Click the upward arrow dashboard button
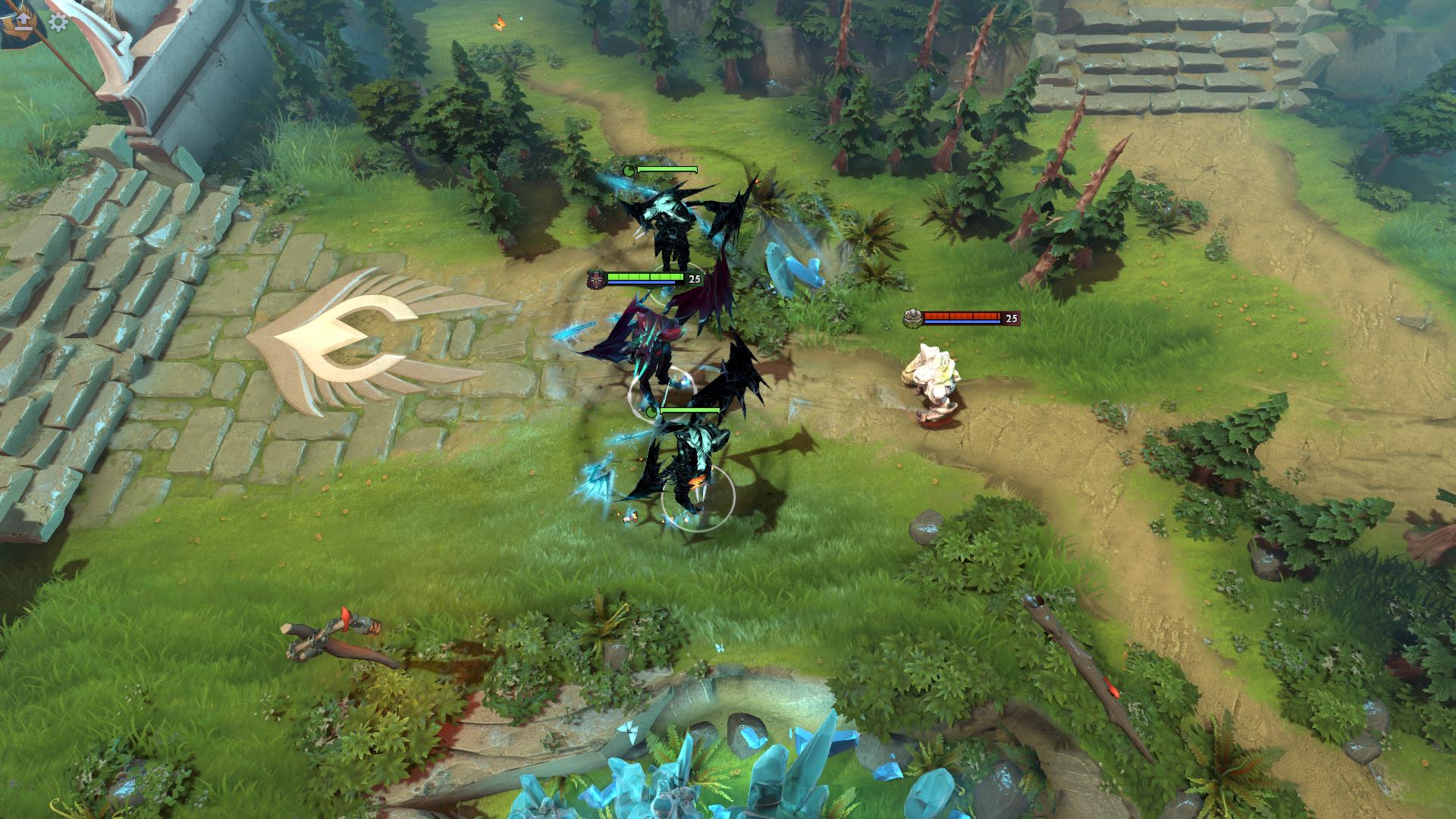The image size is (1456, 819). click(x=23, y=20)
